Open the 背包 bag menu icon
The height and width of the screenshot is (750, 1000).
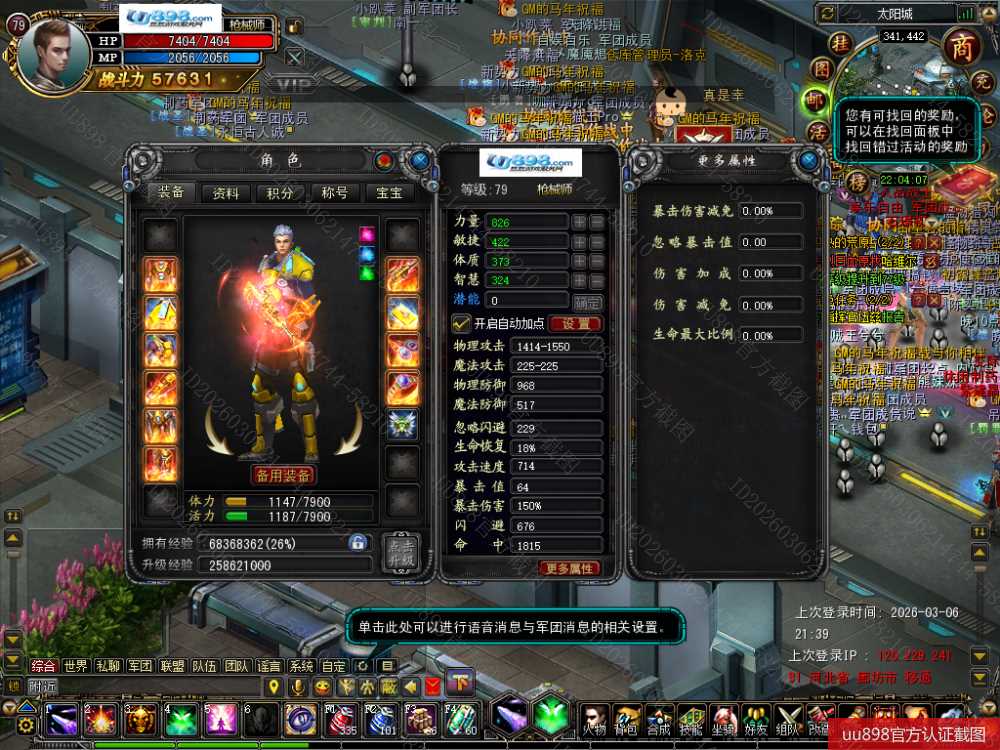click(627, 718)
